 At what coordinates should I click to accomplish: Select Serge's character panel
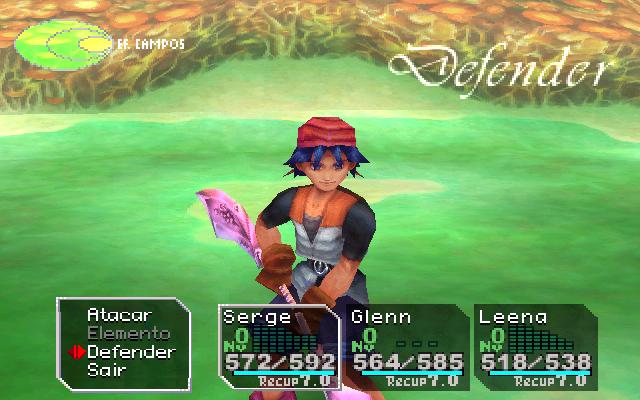click(277, 346)
